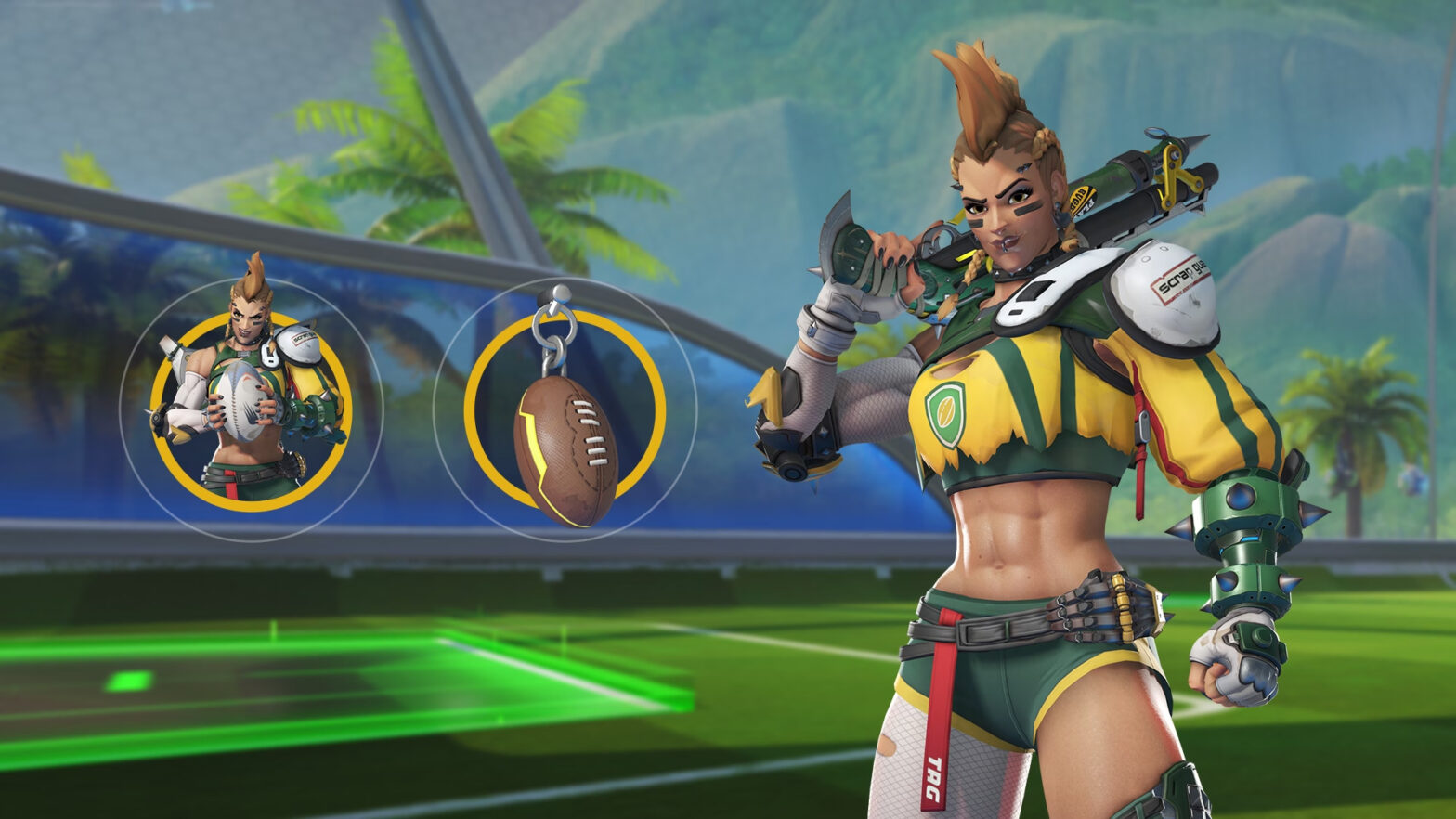Select the Junker Queen player icon reward

point(251,409)
